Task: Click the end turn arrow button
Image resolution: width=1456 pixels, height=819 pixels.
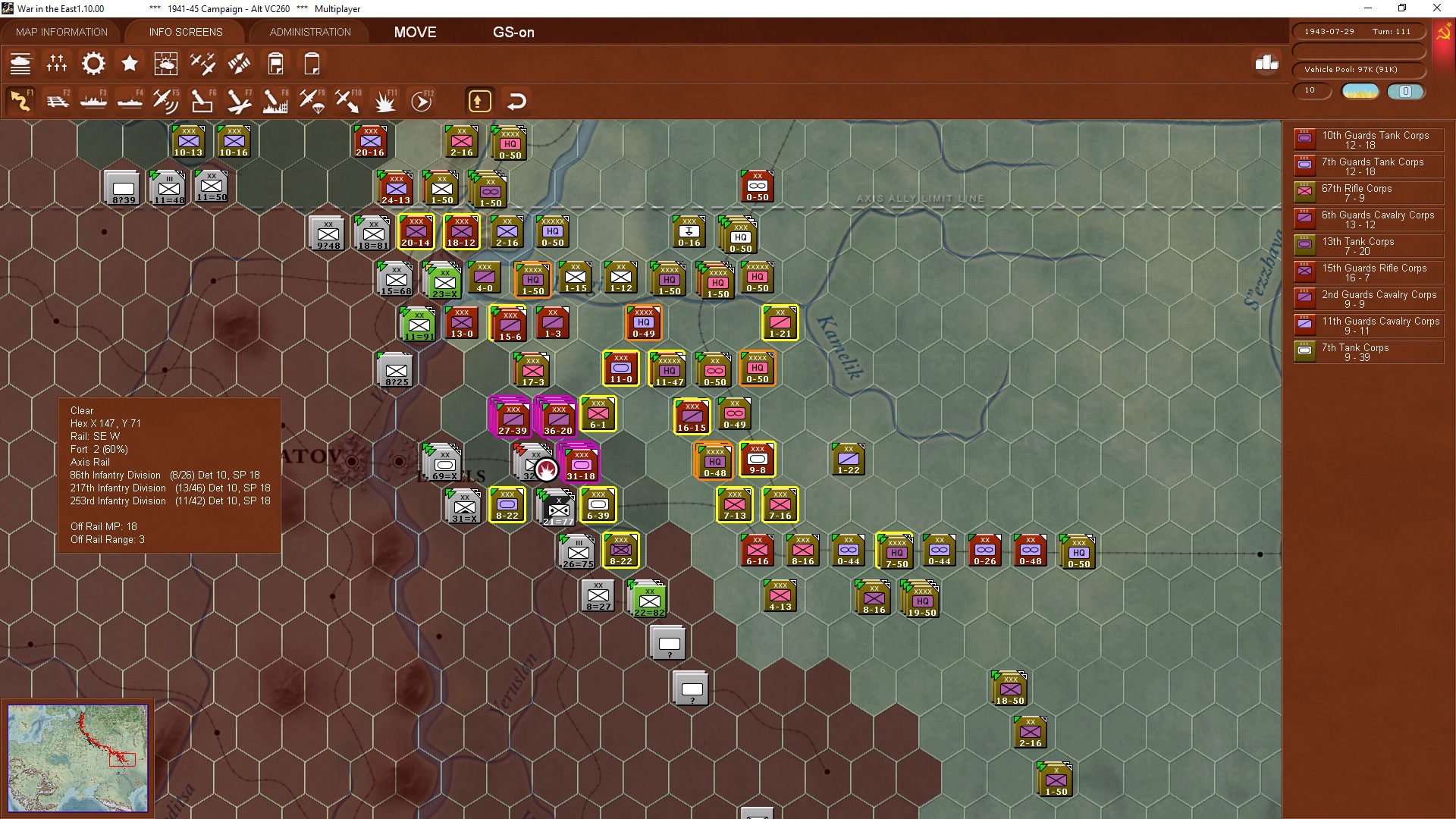Action: pyautogui.click(x=479, y=99)
